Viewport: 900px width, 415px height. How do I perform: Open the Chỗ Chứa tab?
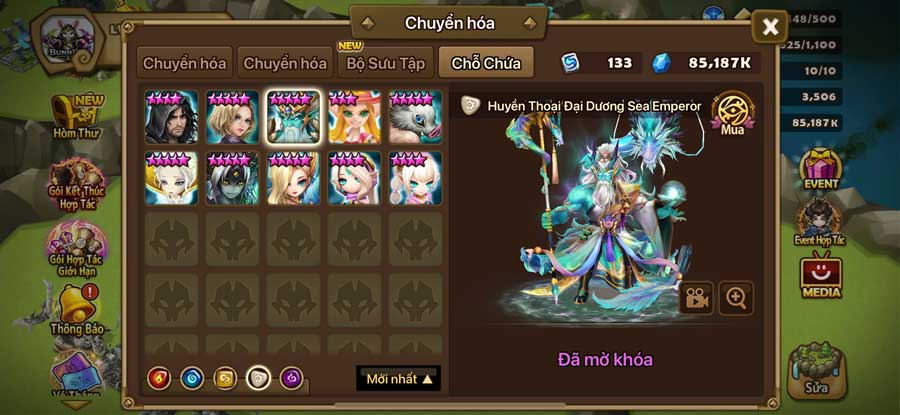point(485,63)
